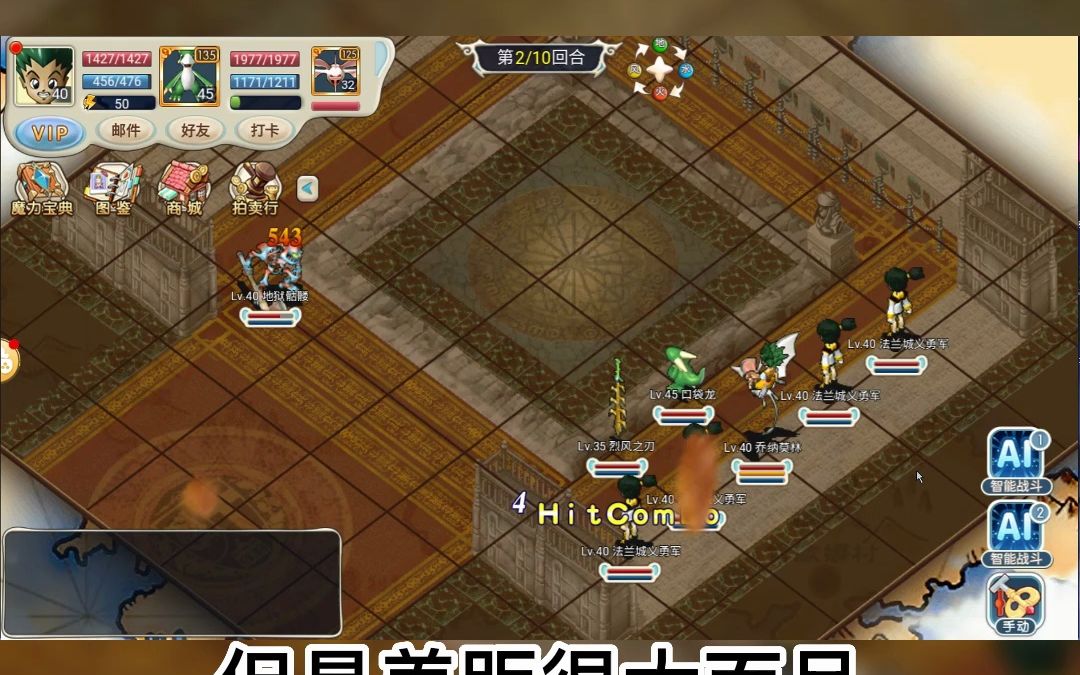Screen dimensions: 1080x675
Task: Open the 魔力宝典 guidebook
Action: [x=41, y=189]
